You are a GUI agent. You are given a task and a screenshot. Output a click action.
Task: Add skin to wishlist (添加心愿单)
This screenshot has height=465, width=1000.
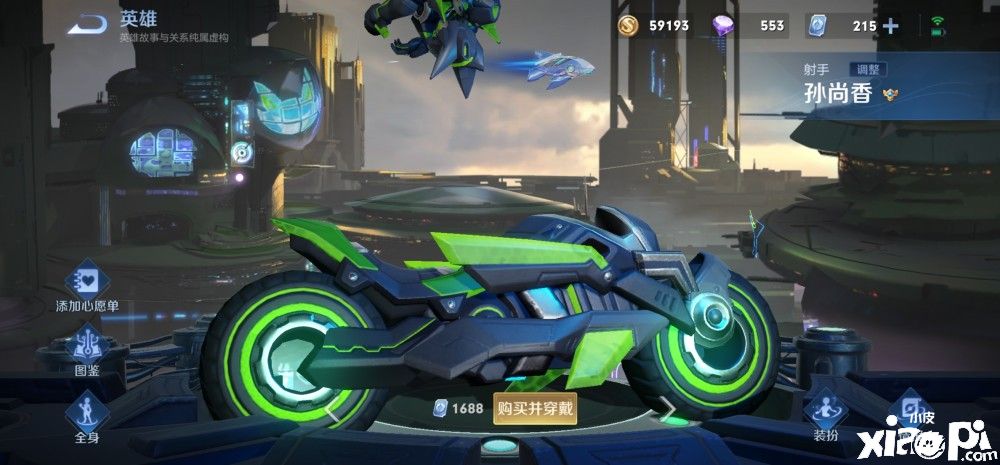(x=87, y=283)
